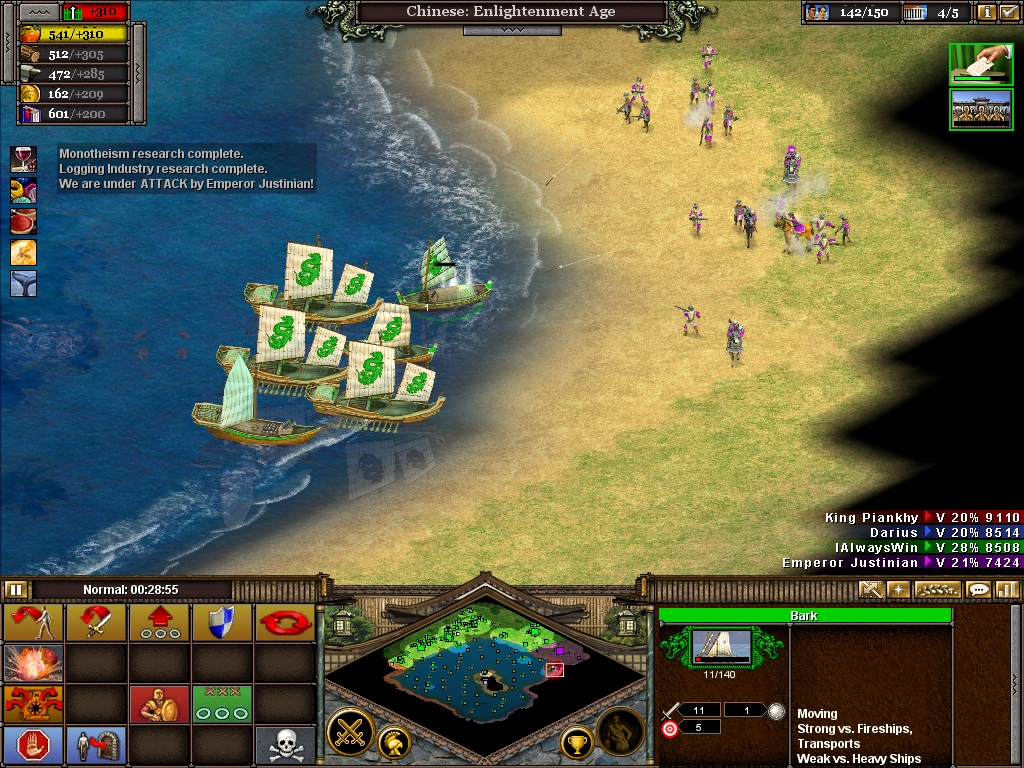Click the red stop-hand command
This screenshot has width=1024, height=768.
(x=33, y=745)
